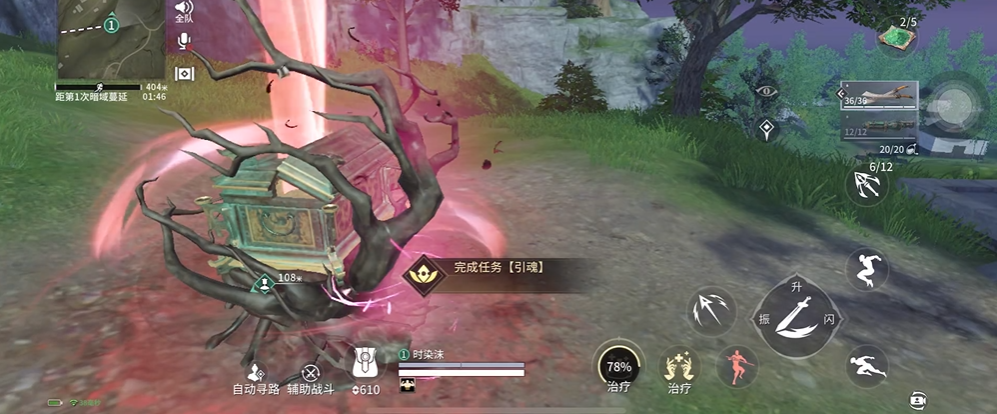
Task: Toggle assisted combat (辅助战斗)
Action: [311, 373]
